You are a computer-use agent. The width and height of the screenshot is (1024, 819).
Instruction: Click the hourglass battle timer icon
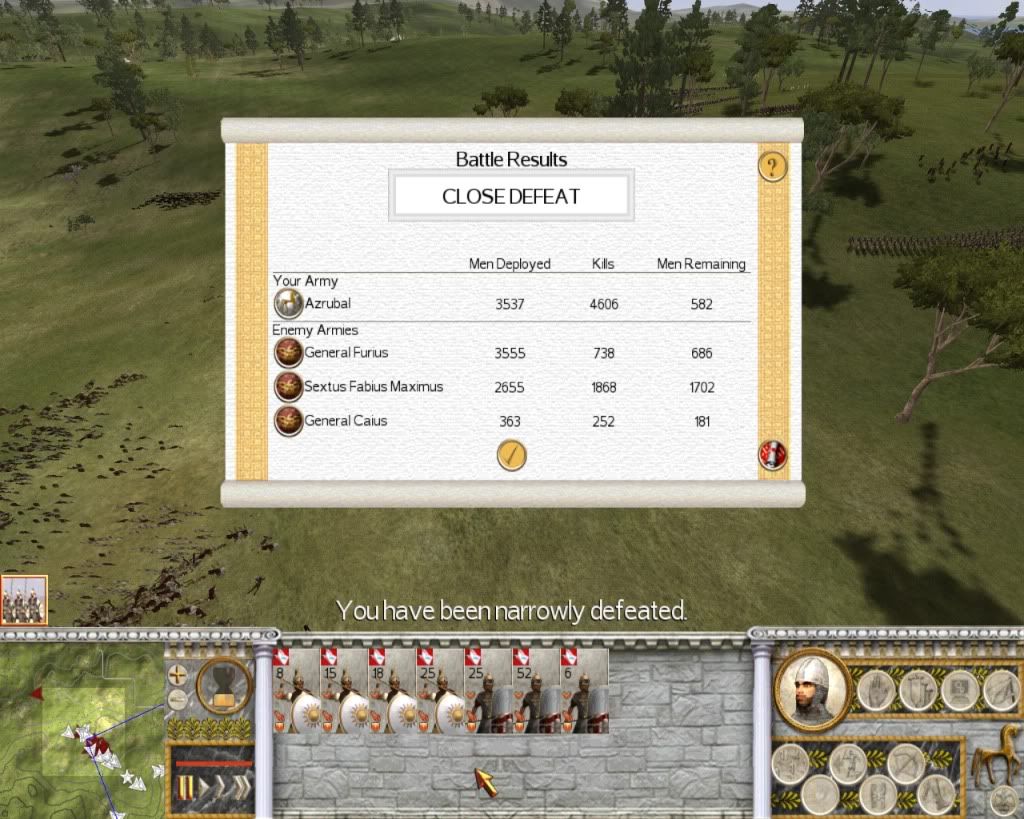tap(224, 687)
